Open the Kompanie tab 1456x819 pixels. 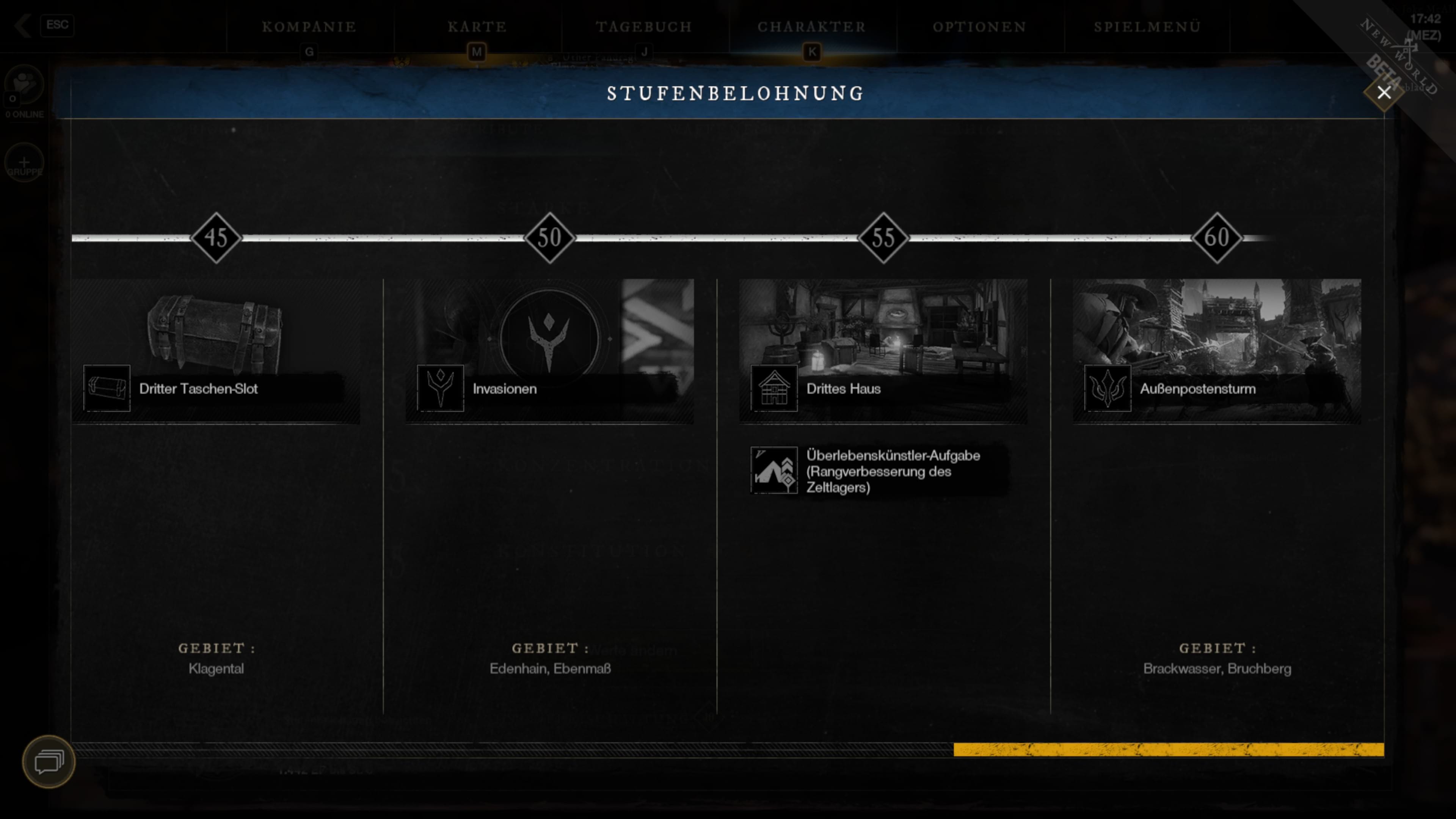click(x=309, y=27)
